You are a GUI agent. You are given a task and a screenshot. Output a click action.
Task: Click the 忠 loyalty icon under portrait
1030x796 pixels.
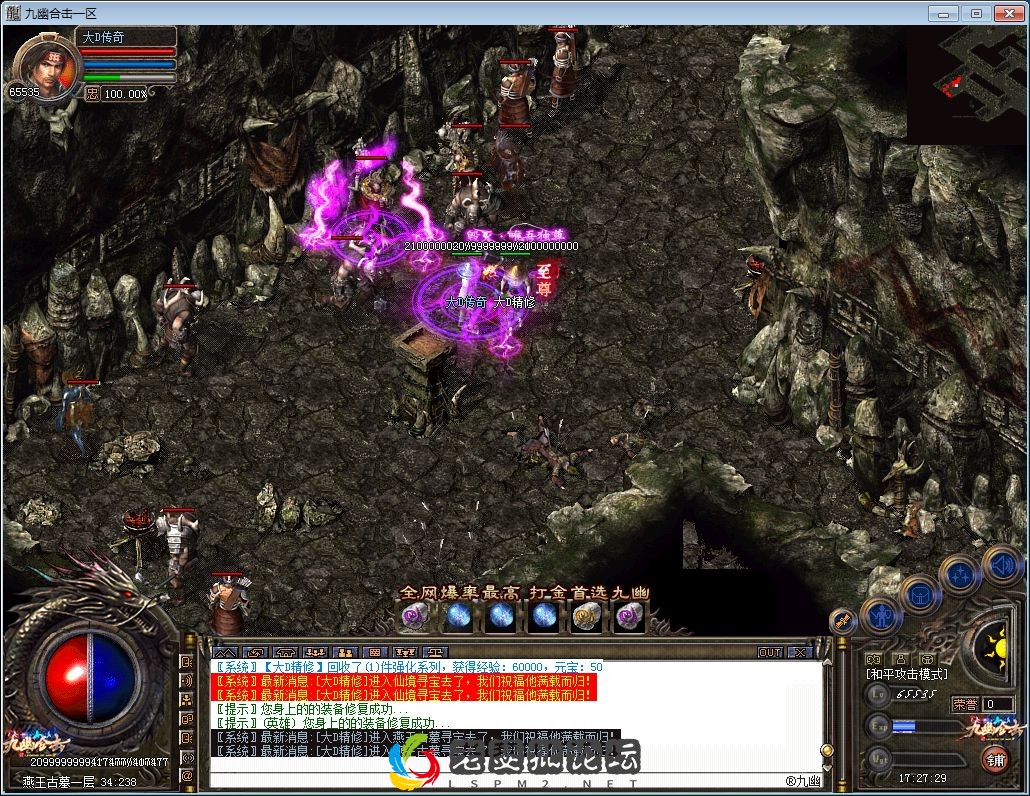point(91,93)
